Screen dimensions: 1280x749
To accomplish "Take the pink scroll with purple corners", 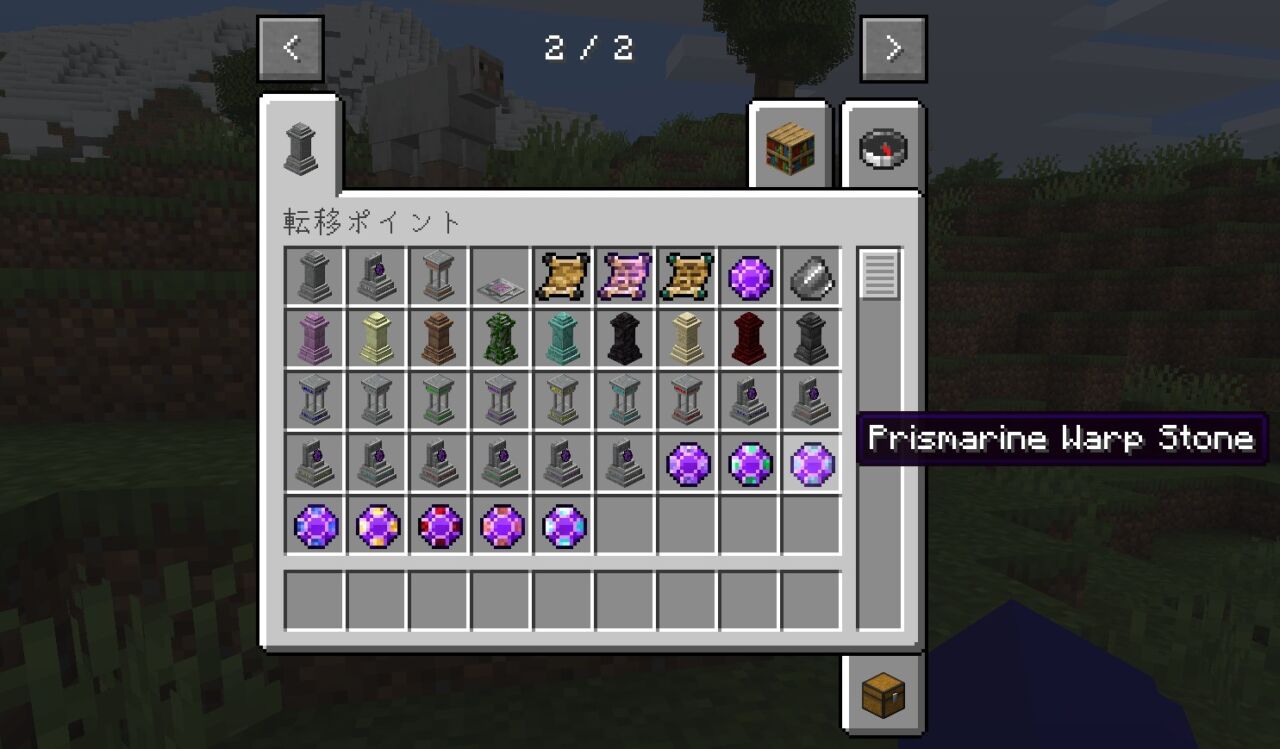I will point(625,276).
